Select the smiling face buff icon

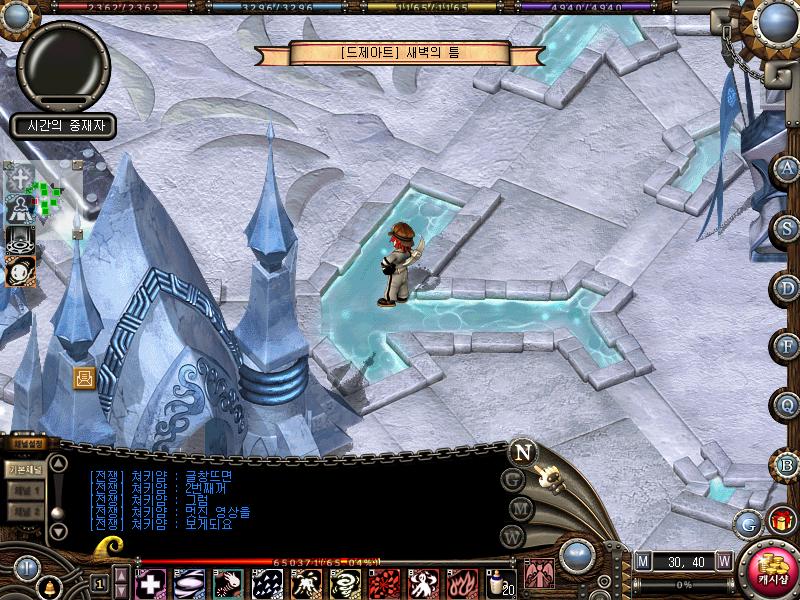(x=20, y=270)
